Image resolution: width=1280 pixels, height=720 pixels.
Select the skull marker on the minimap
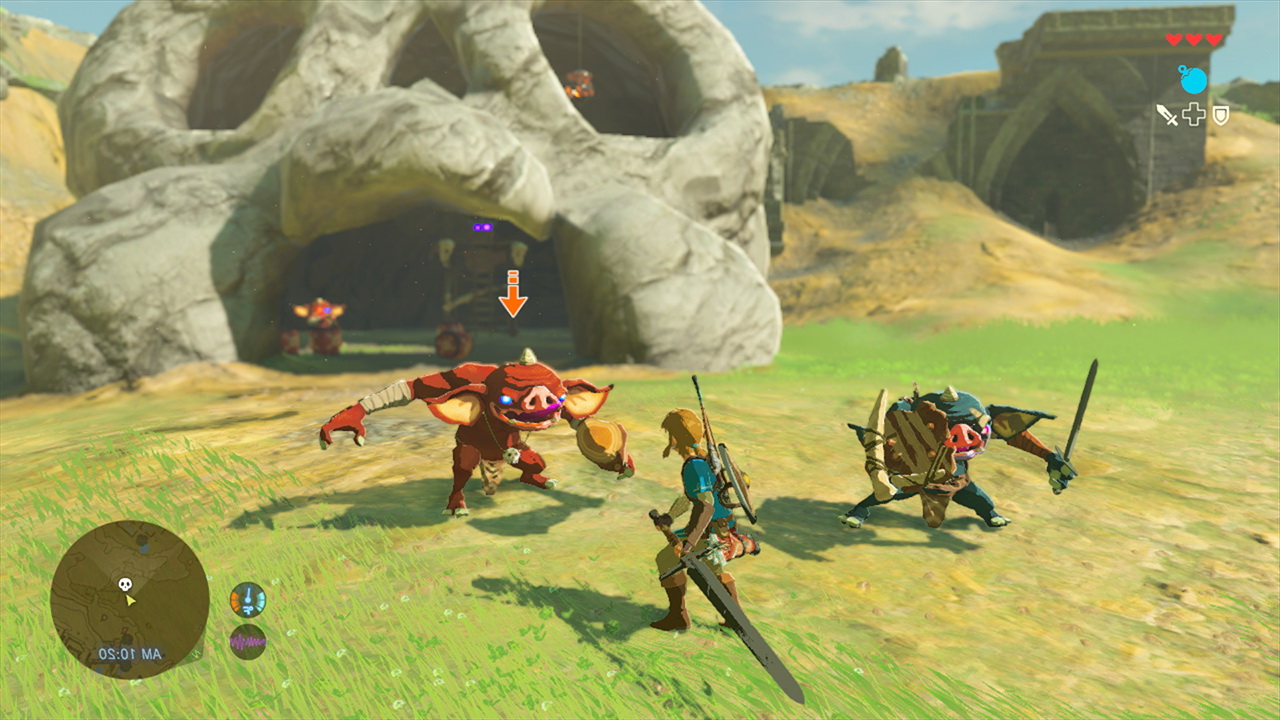(126, 584)
